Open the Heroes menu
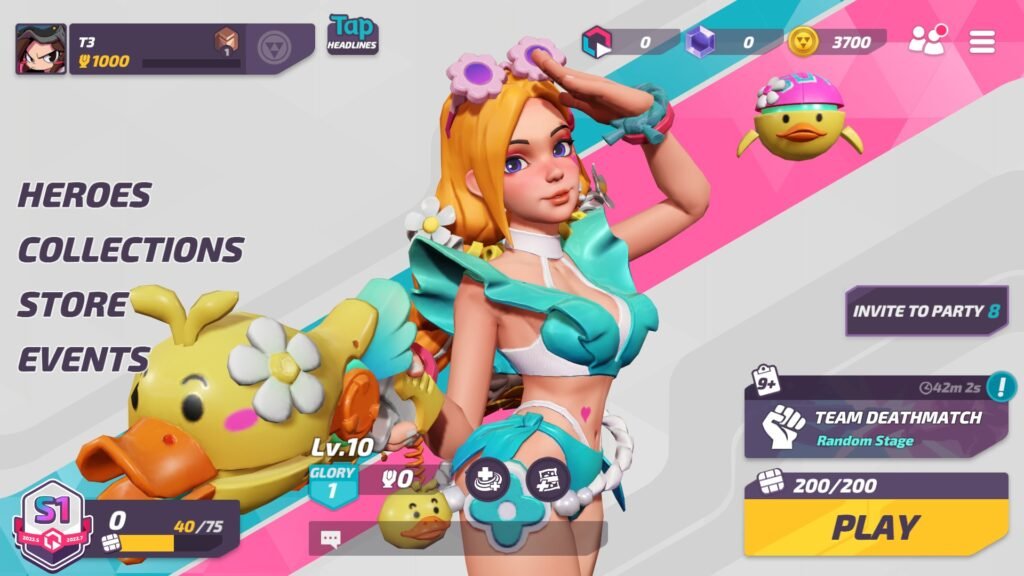 pyautogui.click(x=85, y=195)
